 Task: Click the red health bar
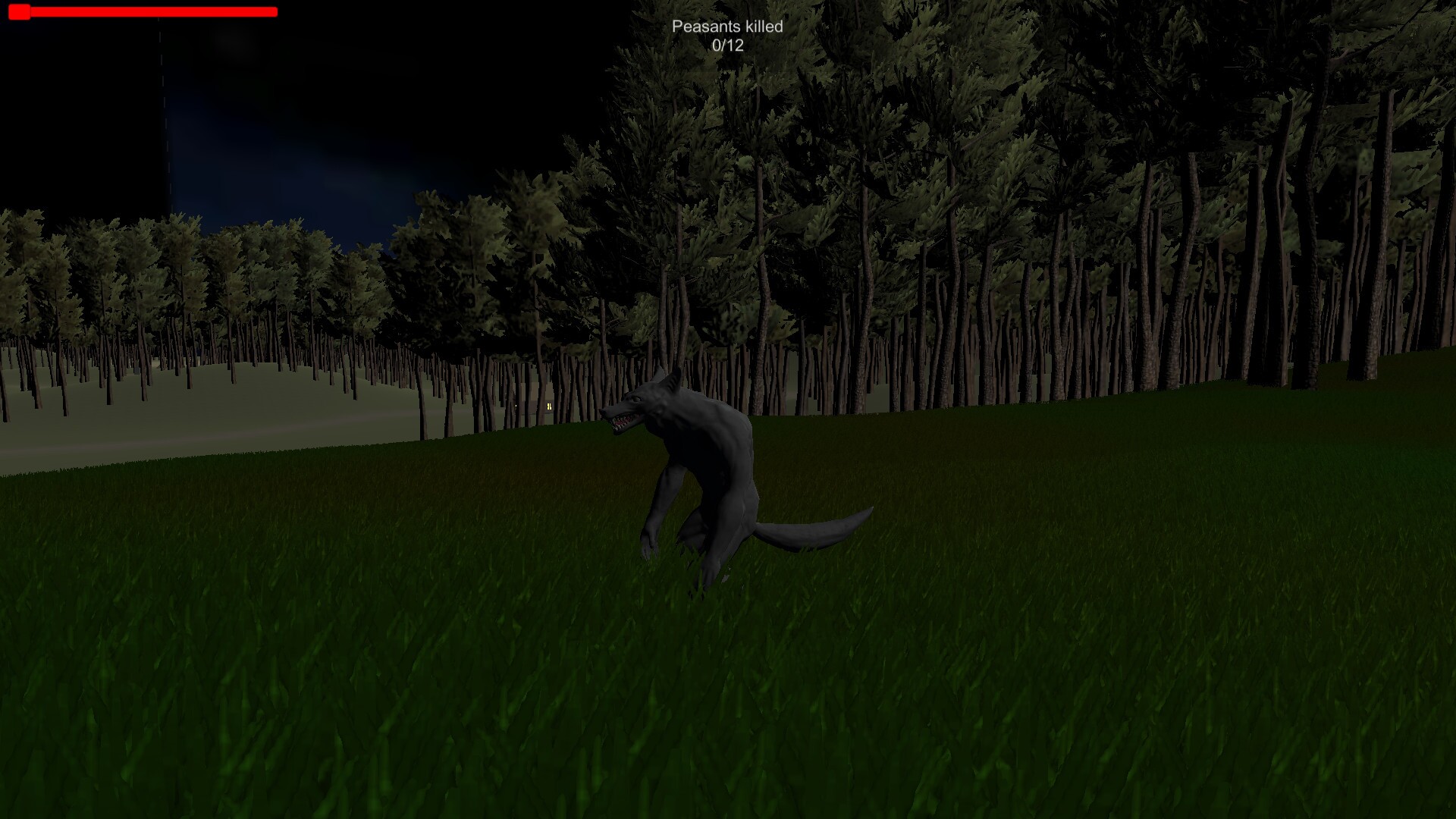pyautogui.click(x=152, y=12)
